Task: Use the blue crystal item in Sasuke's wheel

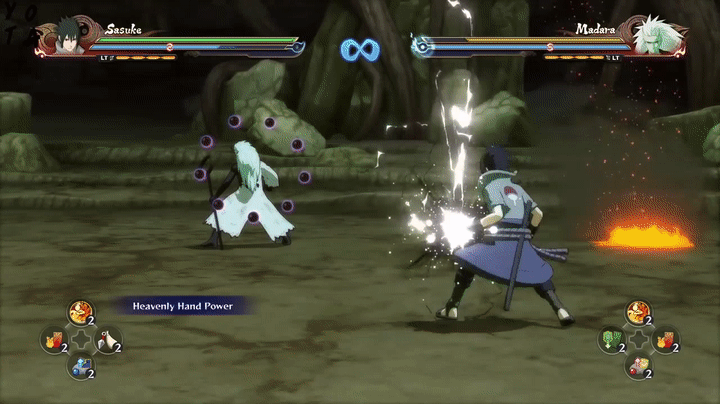Action: click(80, 366)
